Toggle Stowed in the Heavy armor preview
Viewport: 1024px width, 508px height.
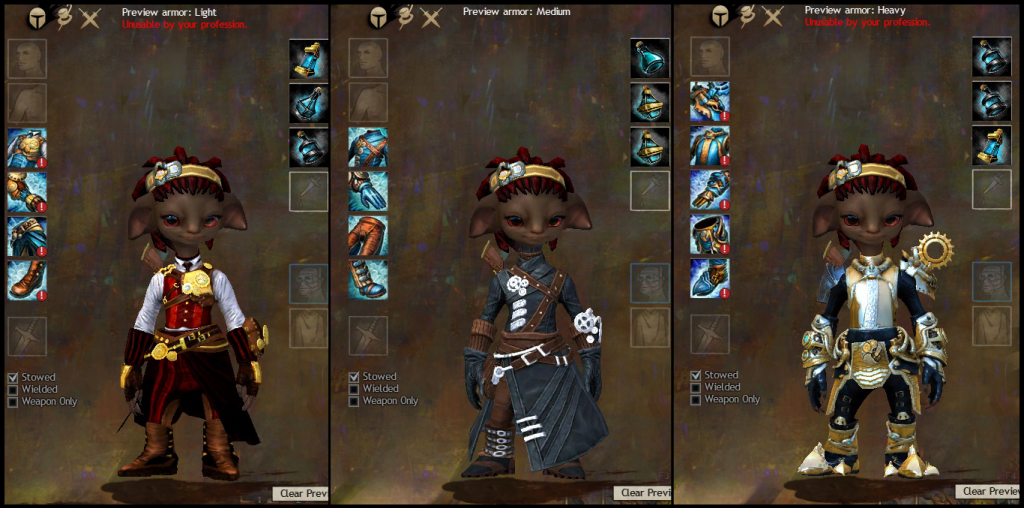pos(696,376)
